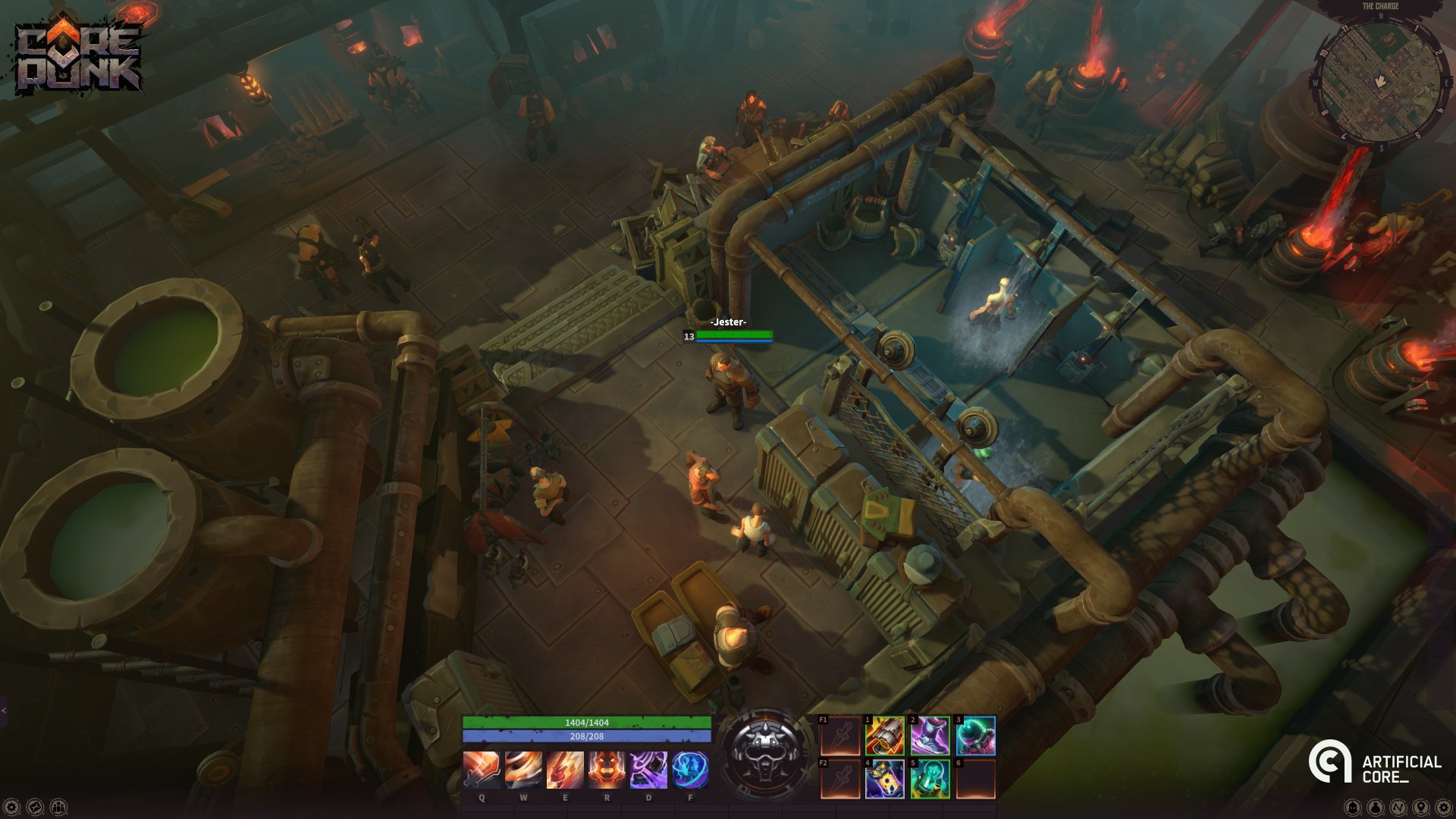Open the character helmet menu button
Image resolution: width=1456 pixels, height=819 pixels.
(1352, 807)
